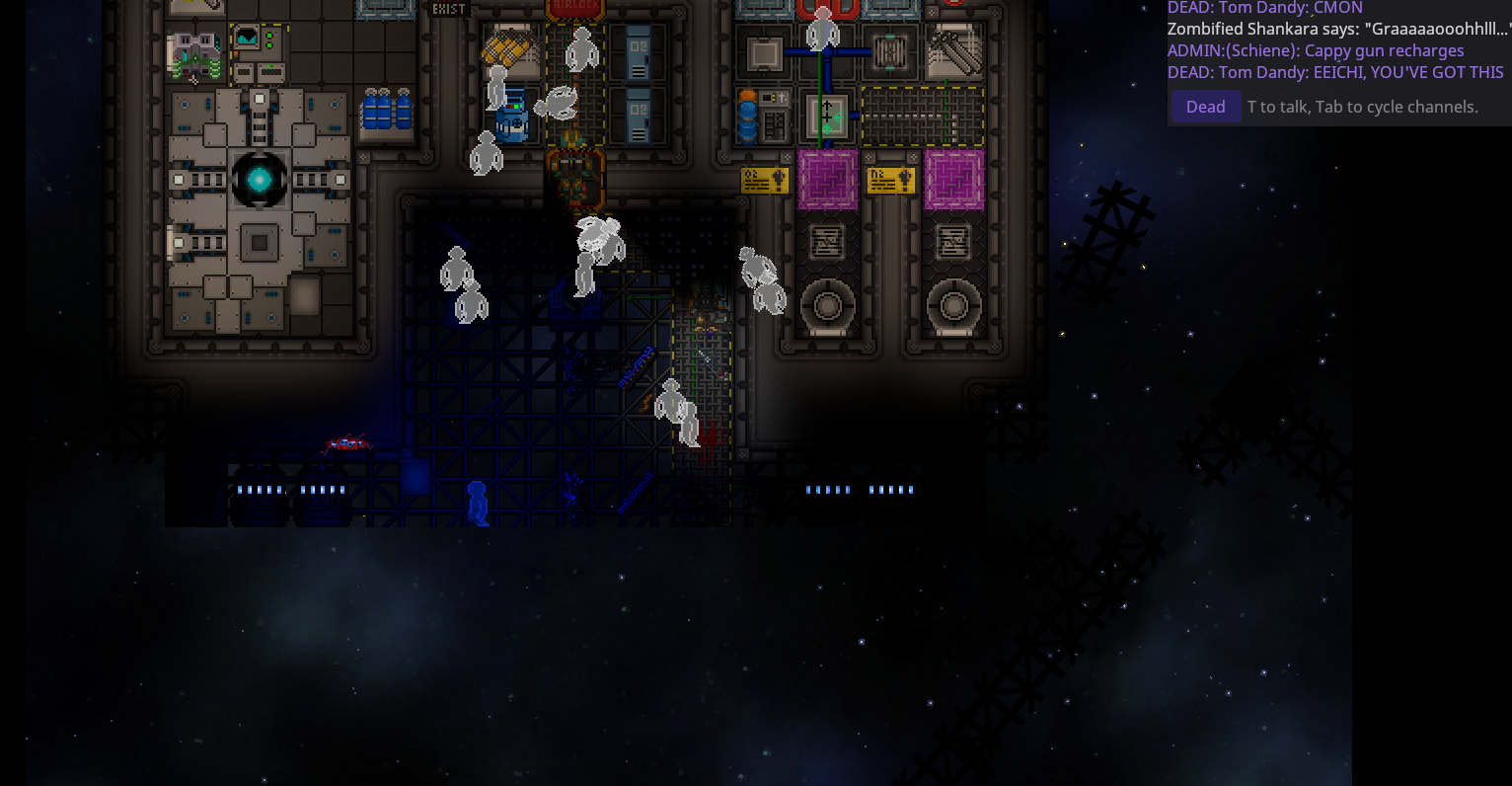The image size is (1512, 786).
Task: Click the red AIRLOCK sign
Action: pos(576,6)
